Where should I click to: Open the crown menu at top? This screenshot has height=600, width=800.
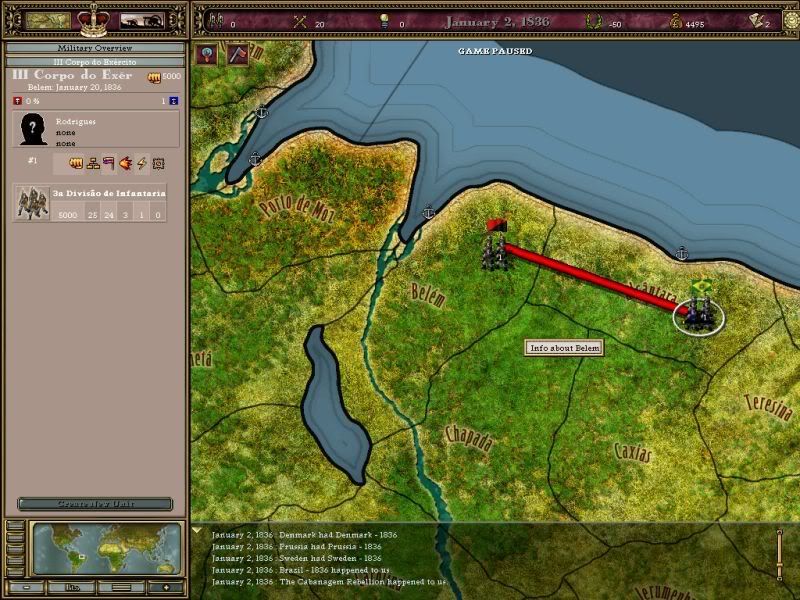(96, 18)
